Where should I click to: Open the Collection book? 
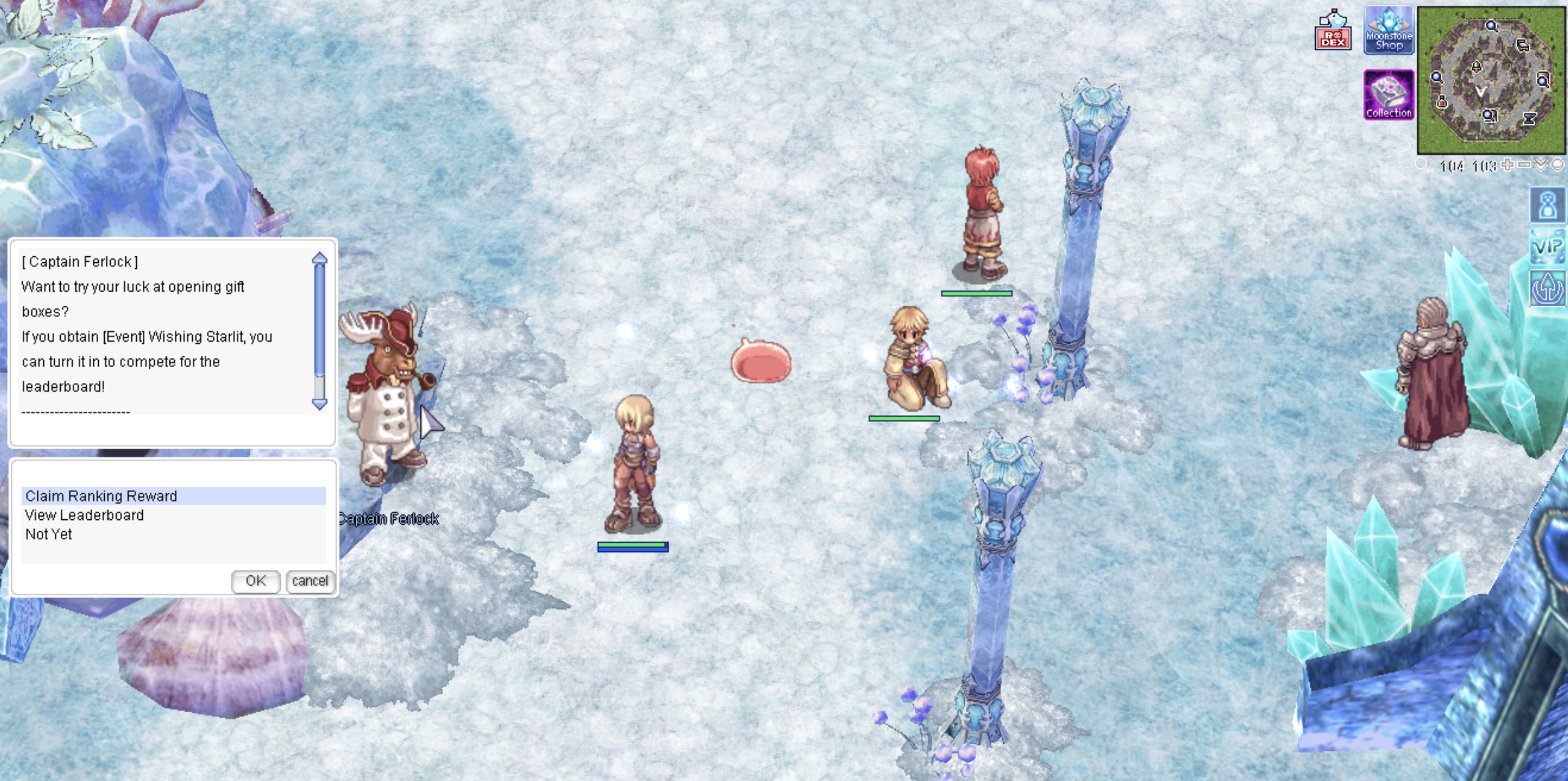(x=1389, y=95)
